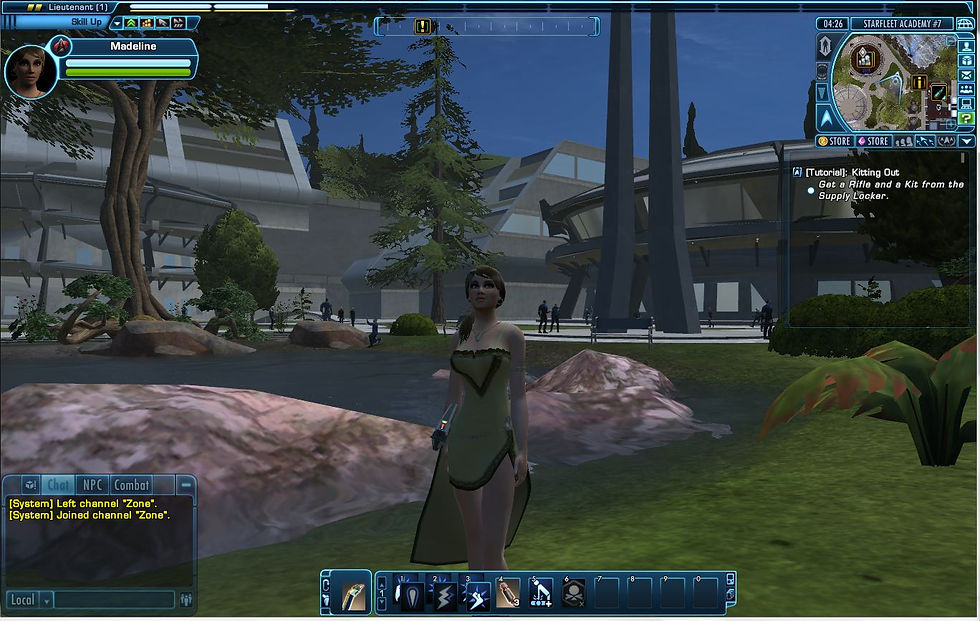
Task: Click the gold coin Store button
Action: pyautogui.click(x=835, y=142)
